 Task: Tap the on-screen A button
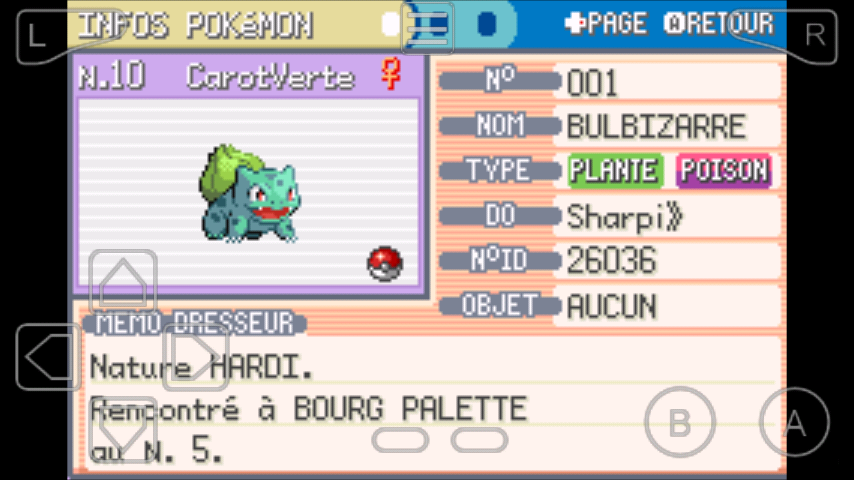tap(794, 422)
